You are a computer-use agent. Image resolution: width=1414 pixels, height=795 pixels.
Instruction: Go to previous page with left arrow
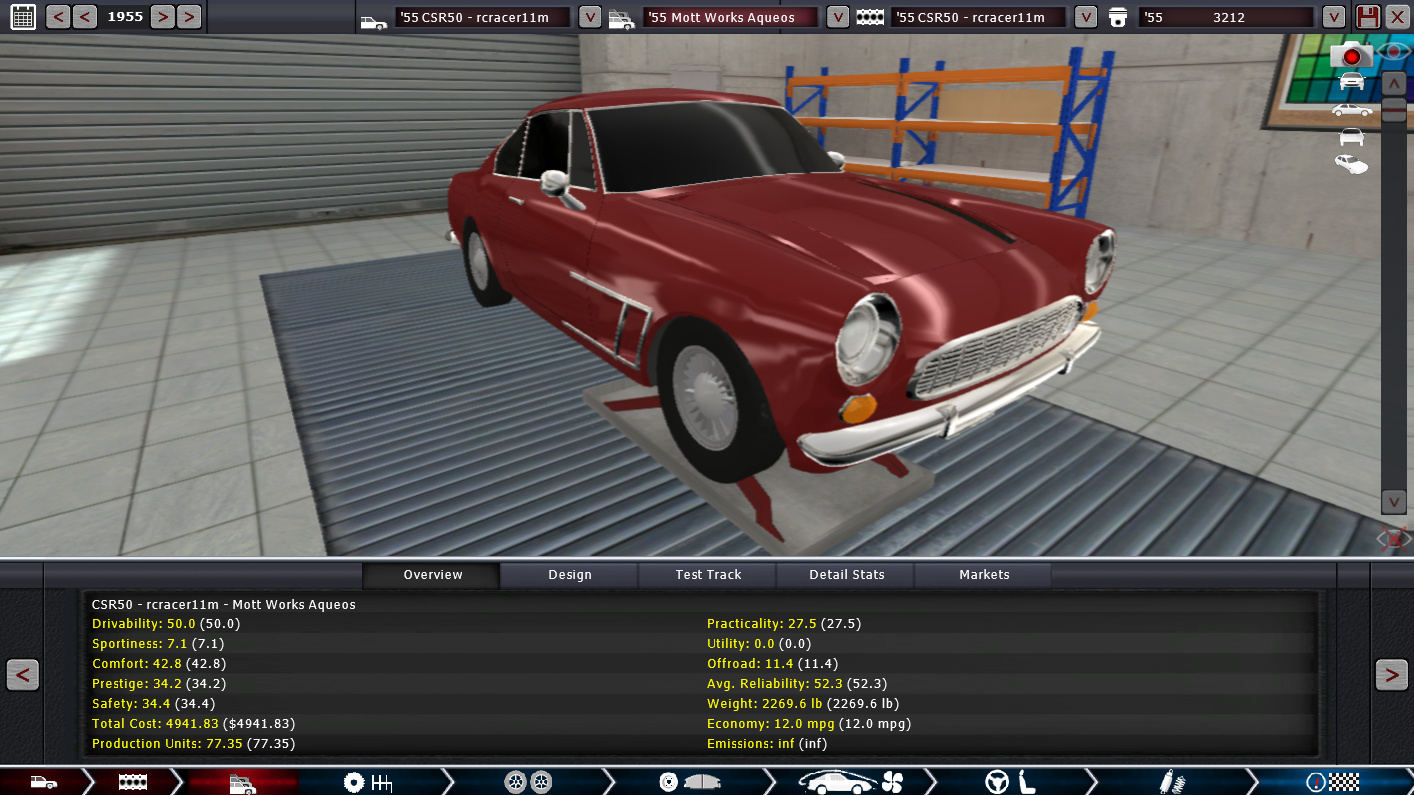pos(22,676)
